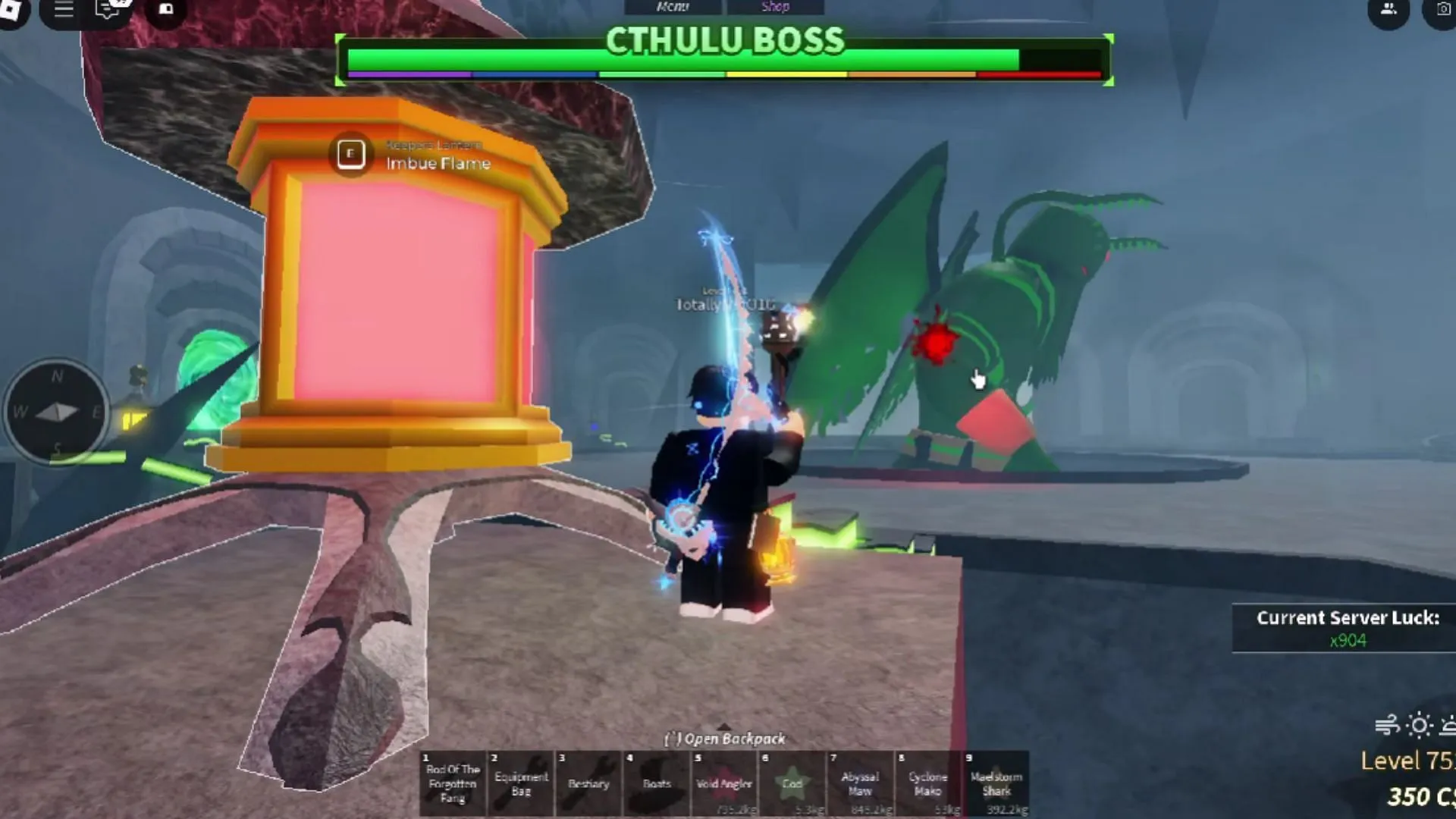Open the Equipment Bag from the hotbar
Viewport: 1456px width, 819px height.
[x=520, y=781]
